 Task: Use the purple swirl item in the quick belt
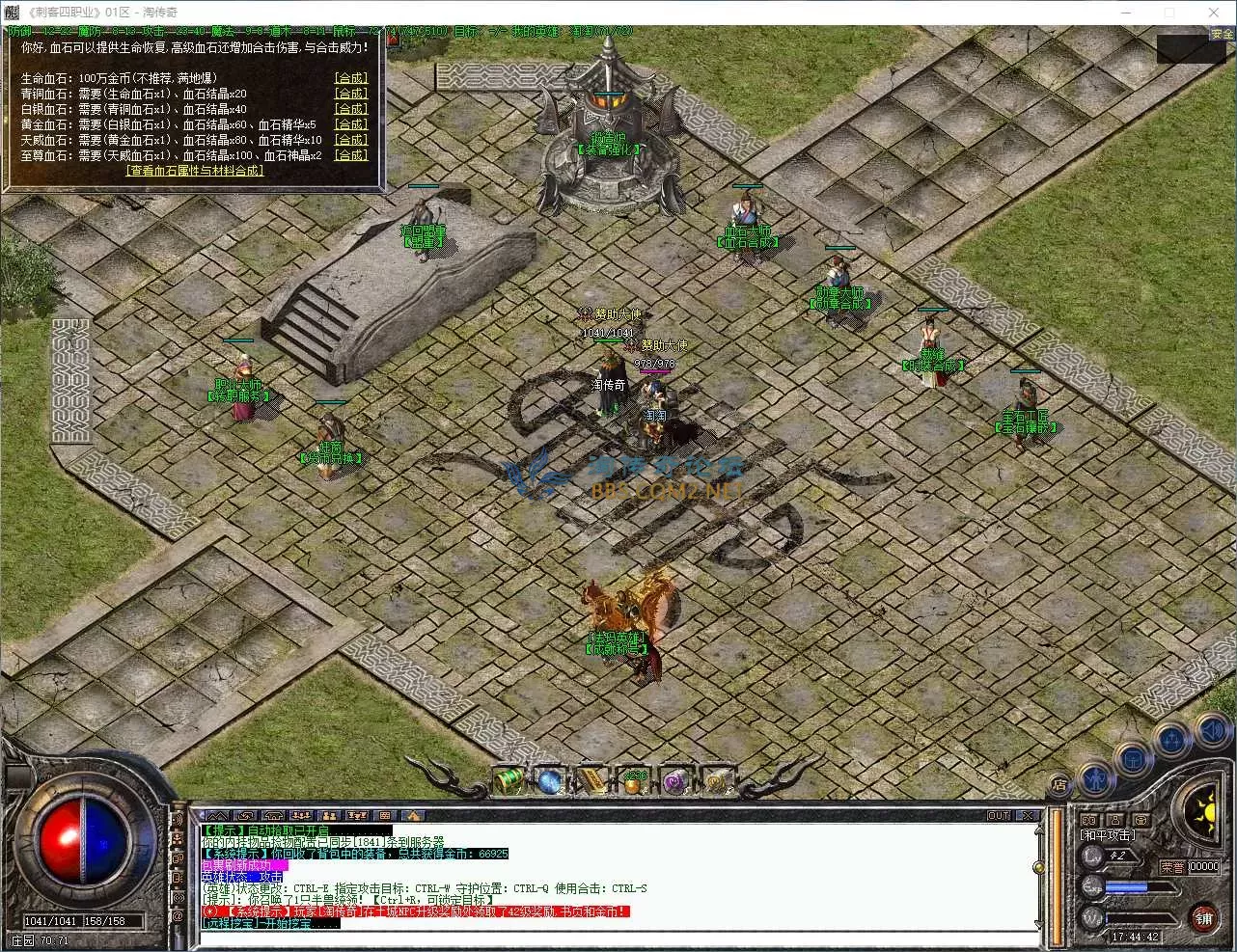(674, 781)
